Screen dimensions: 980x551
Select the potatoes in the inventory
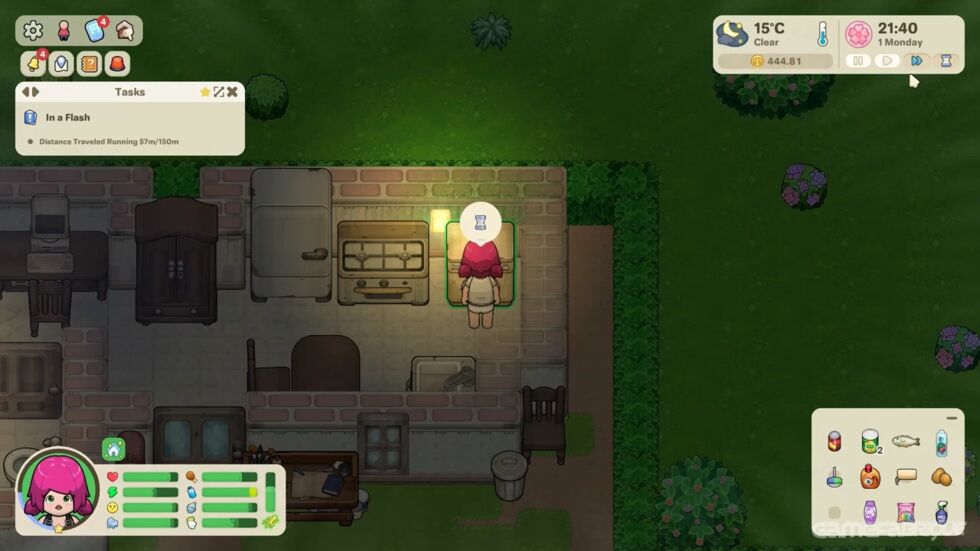[x=940, y=477]
